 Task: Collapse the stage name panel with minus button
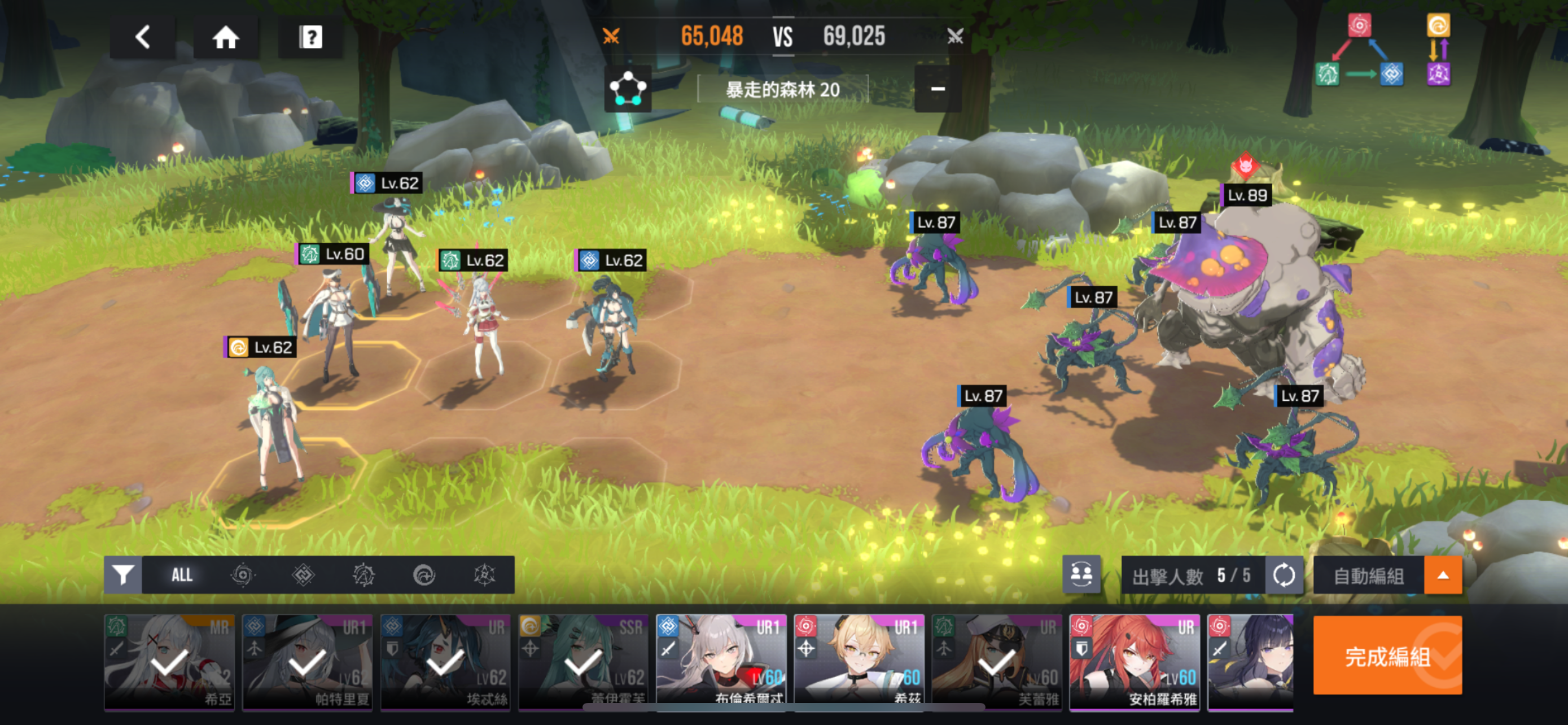[938, 89]
